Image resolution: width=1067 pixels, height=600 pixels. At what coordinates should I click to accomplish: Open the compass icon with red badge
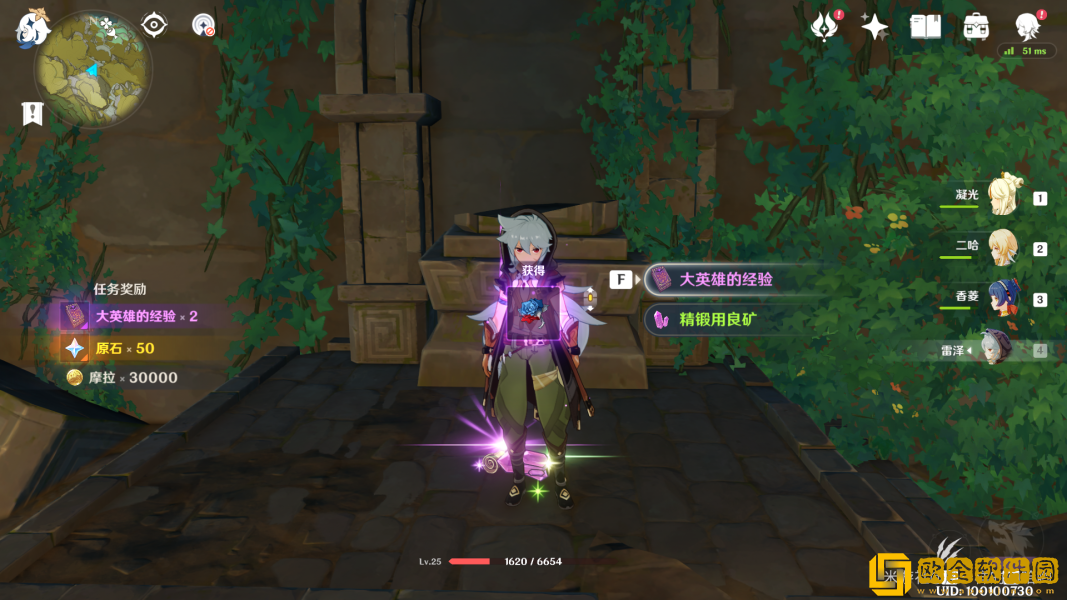203,25
